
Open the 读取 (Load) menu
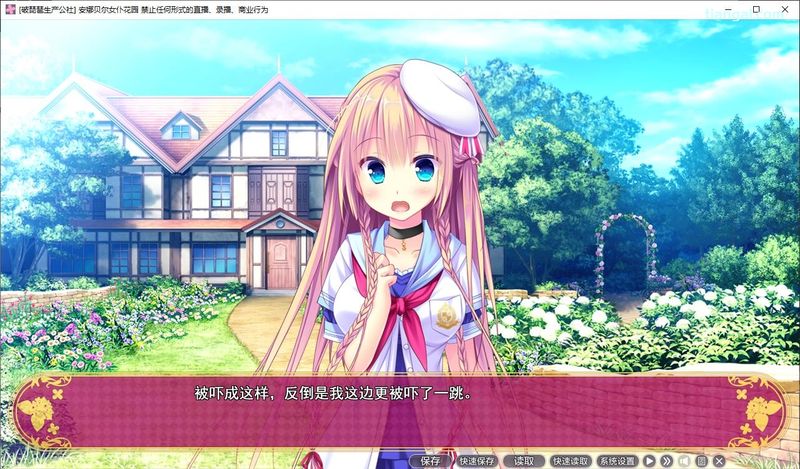[x=524, y=461]
